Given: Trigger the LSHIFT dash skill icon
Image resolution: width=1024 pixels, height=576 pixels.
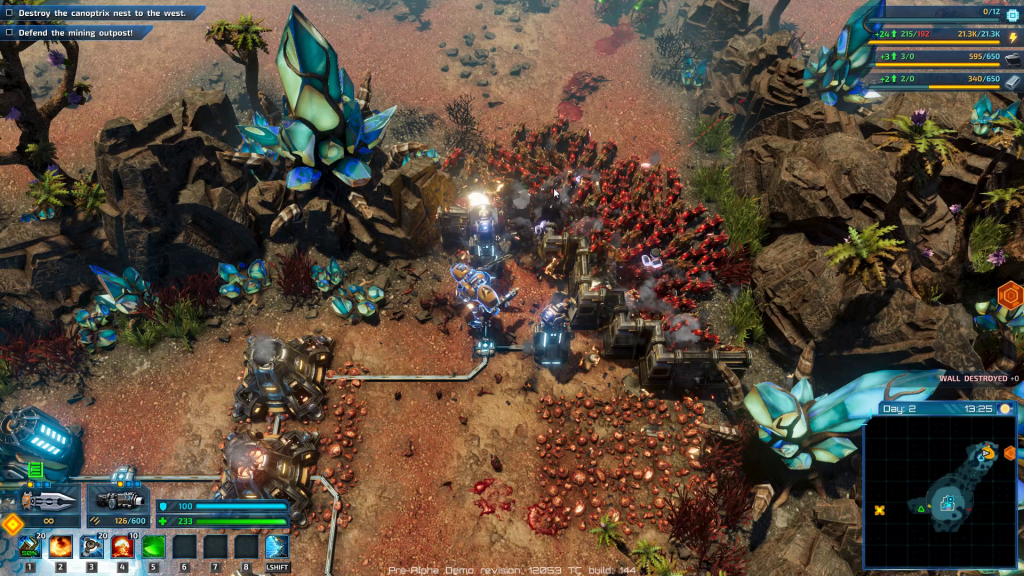Looking at the screenshot, I should (277, 547).
